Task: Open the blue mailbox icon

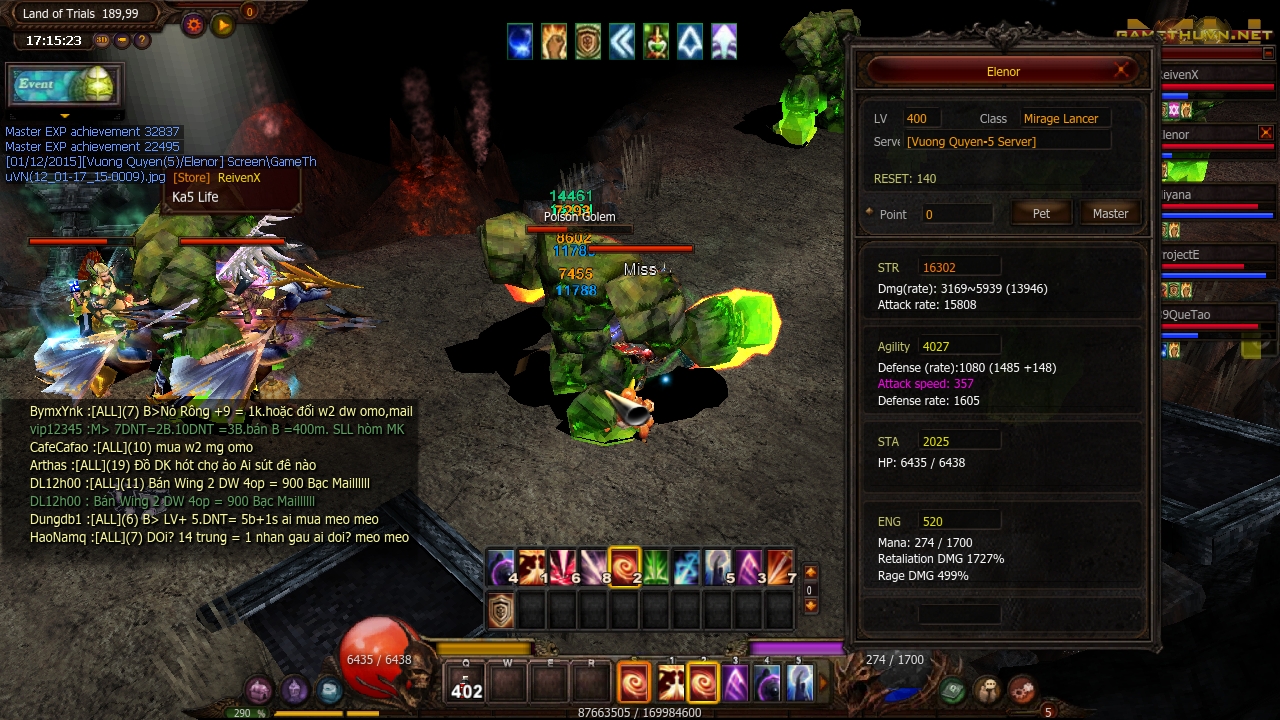Action: [x=328, y=690]
